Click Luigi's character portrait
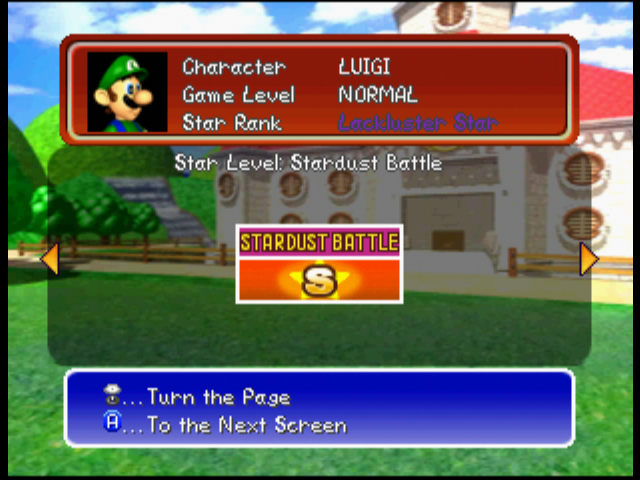 click(x=127, y=93)
